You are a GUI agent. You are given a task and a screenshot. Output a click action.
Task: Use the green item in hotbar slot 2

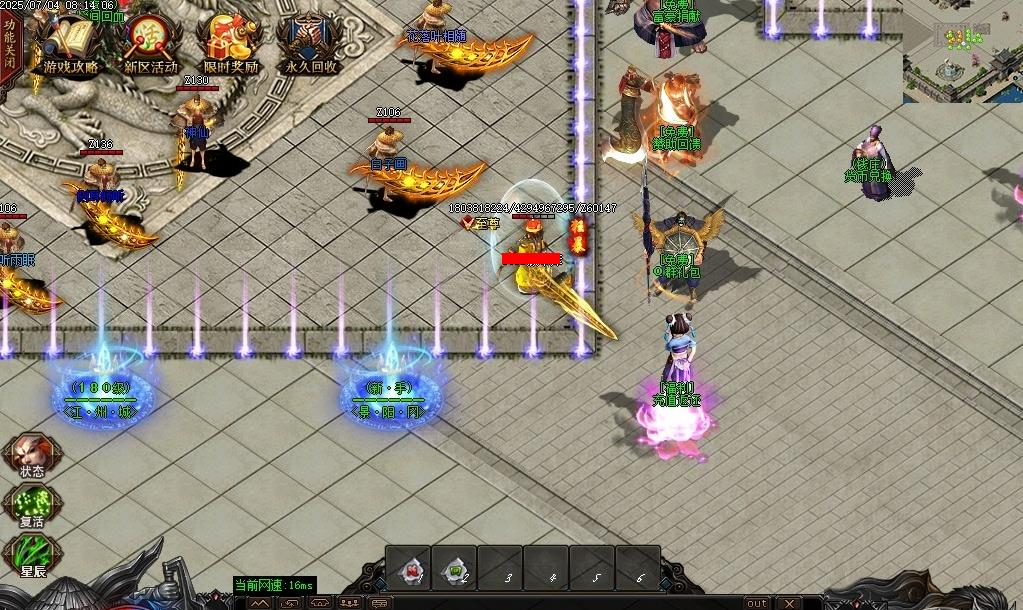(456, 569)
